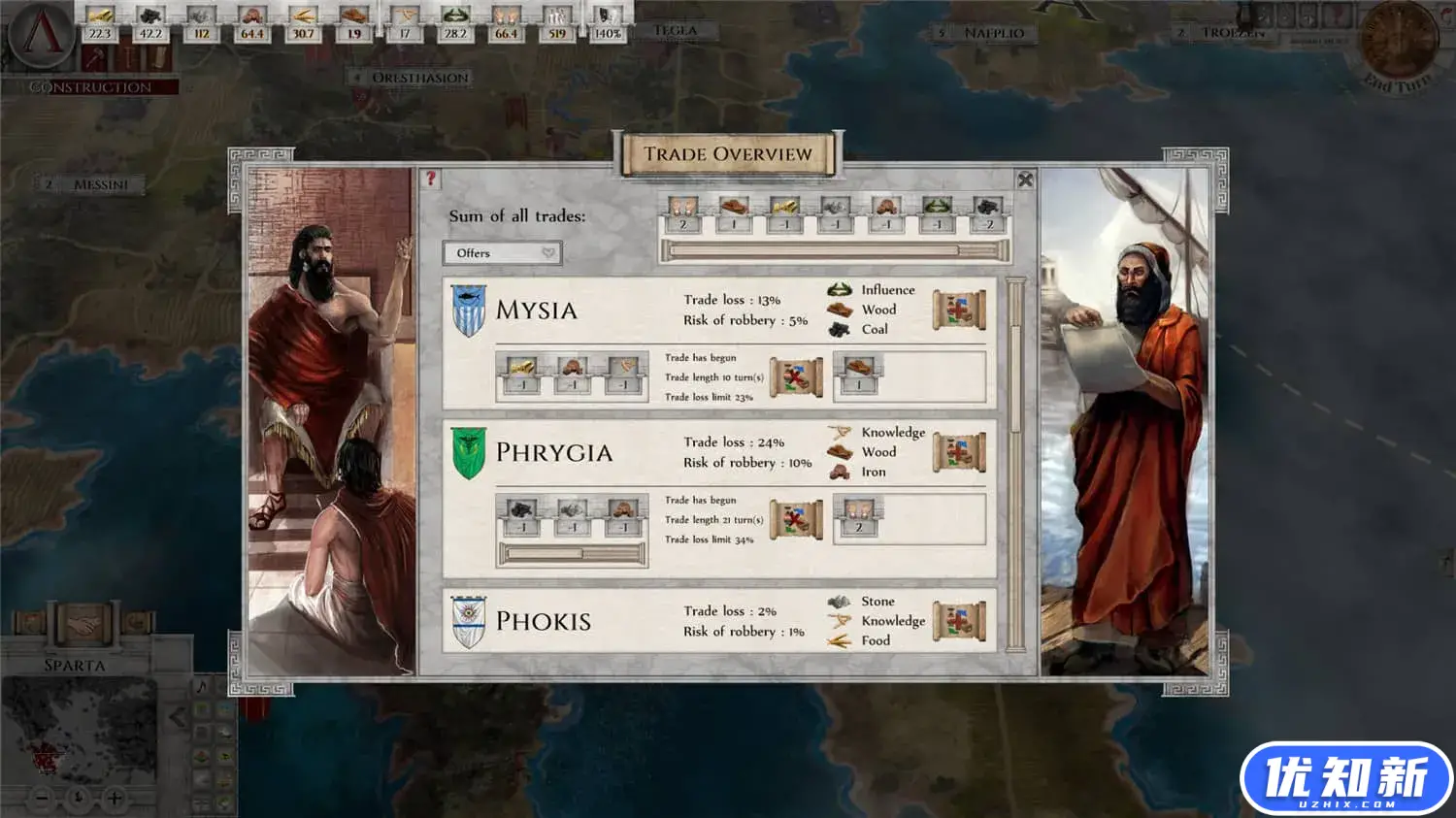1456x818 pixels.
Task: Open new trade scroll for Mysia
Action: [x=959, y=310]
